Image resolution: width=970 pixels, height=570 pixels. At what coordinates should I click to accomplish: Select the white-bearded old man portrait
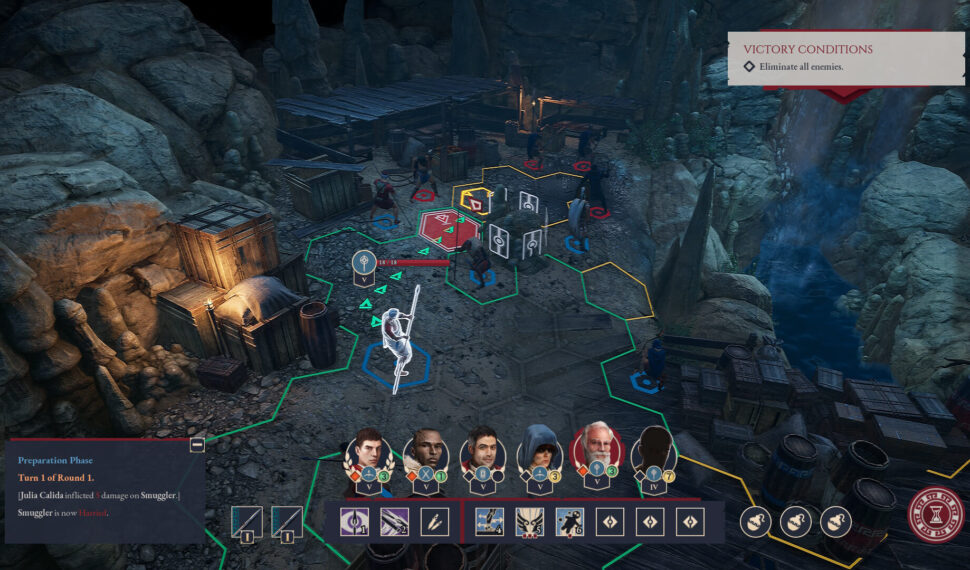coord(596,447)
